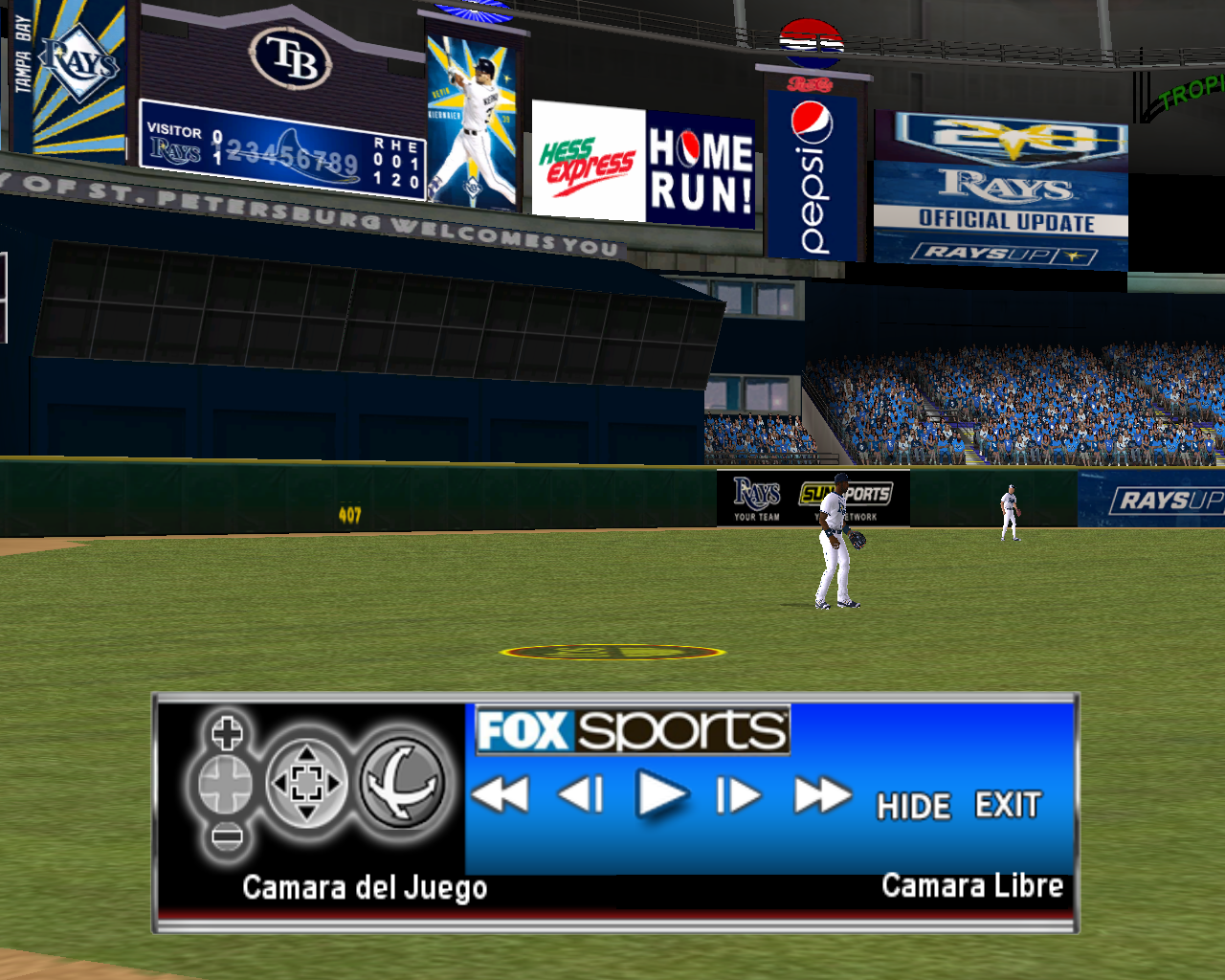Image resolution: width=1225 pixels, height=980 pixels.
Task: Step one frame backward in replay
Action: click(581, 794)
